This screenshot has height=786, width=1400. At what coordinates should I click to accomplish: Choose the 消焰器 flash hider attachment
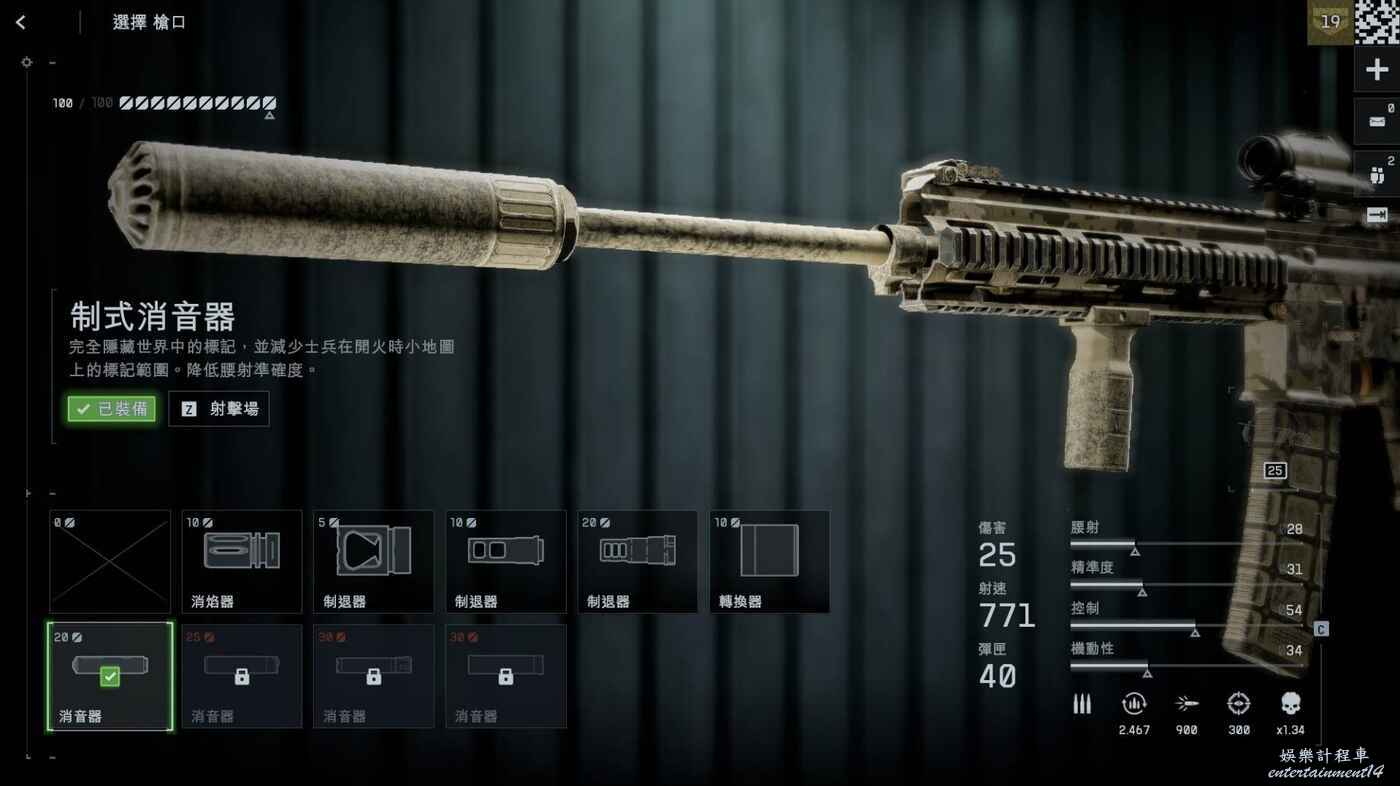(242, 562)
